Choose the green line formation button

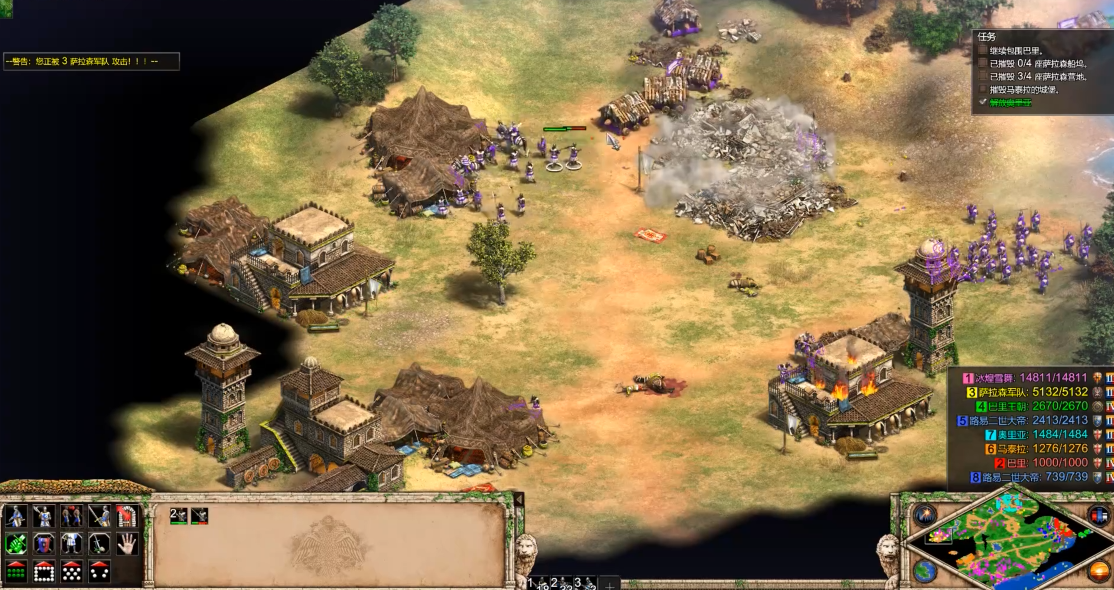click(15, 571)
